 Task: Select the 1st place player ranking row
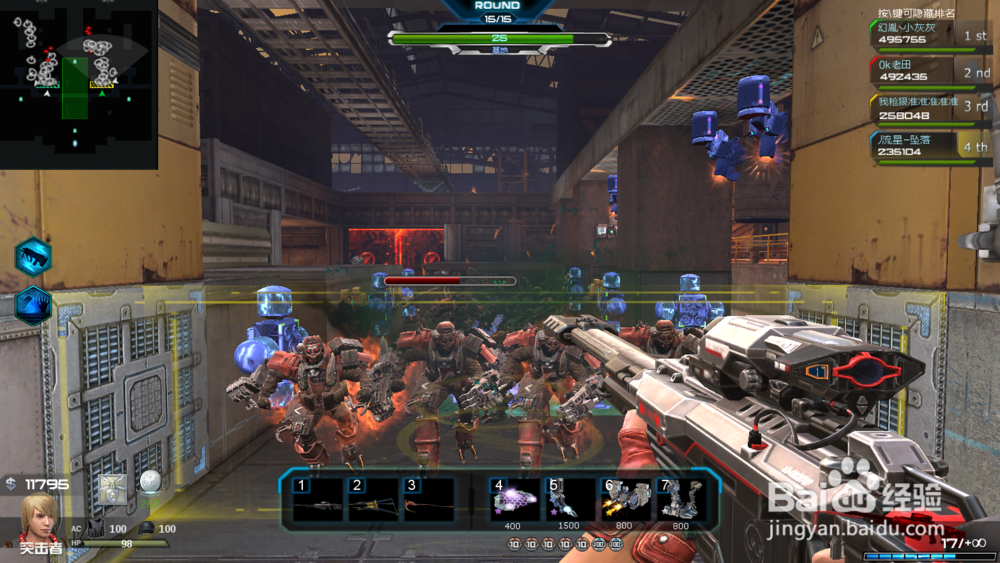[930, 34]
